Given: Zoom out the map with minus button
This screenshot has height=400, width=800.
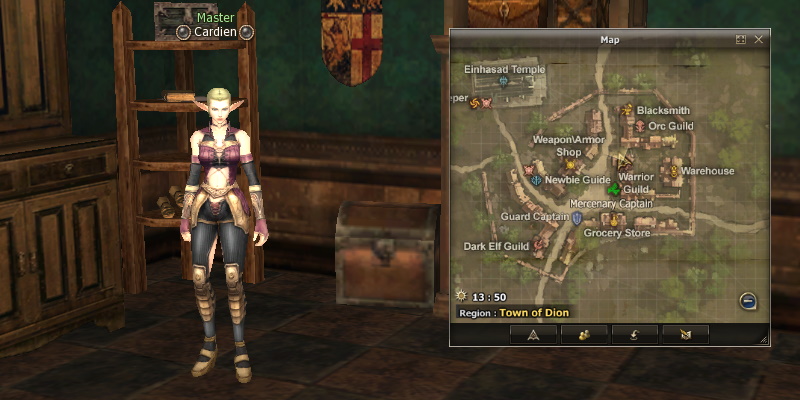Looking at the screenshot, I should coord(748,301).
